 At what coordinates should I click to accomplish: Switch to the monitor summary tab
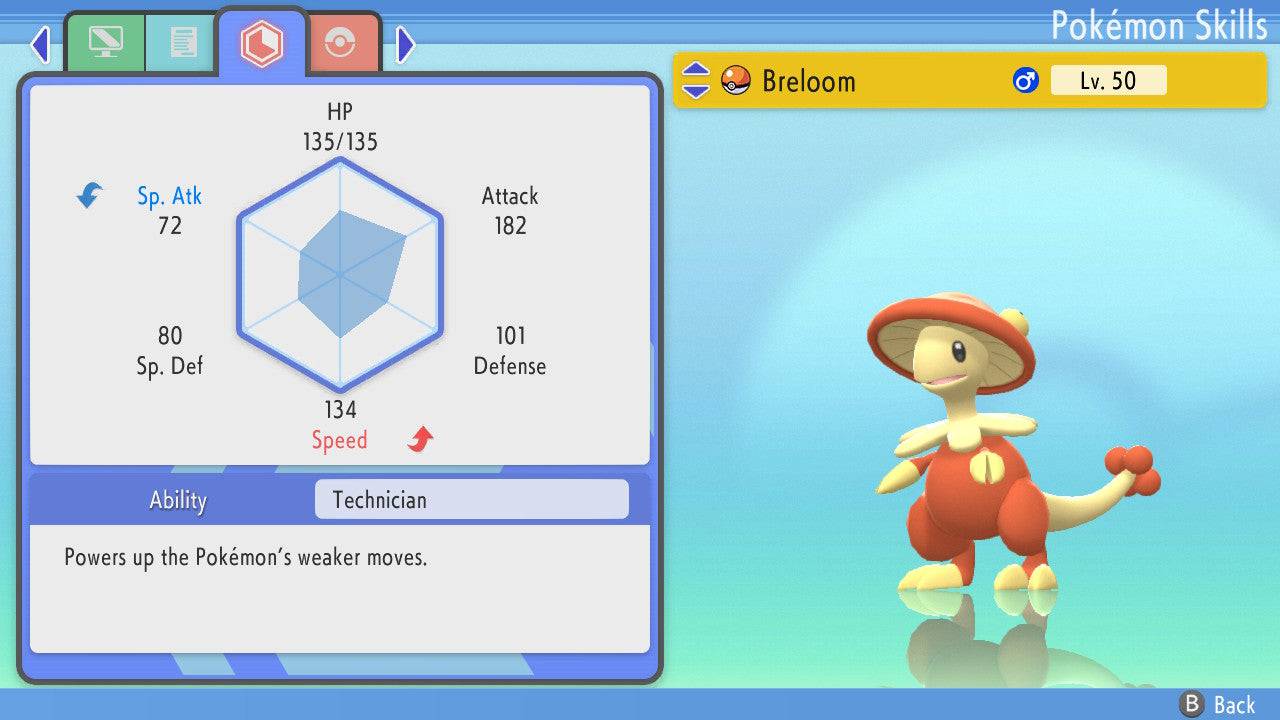tap(104, 43)
